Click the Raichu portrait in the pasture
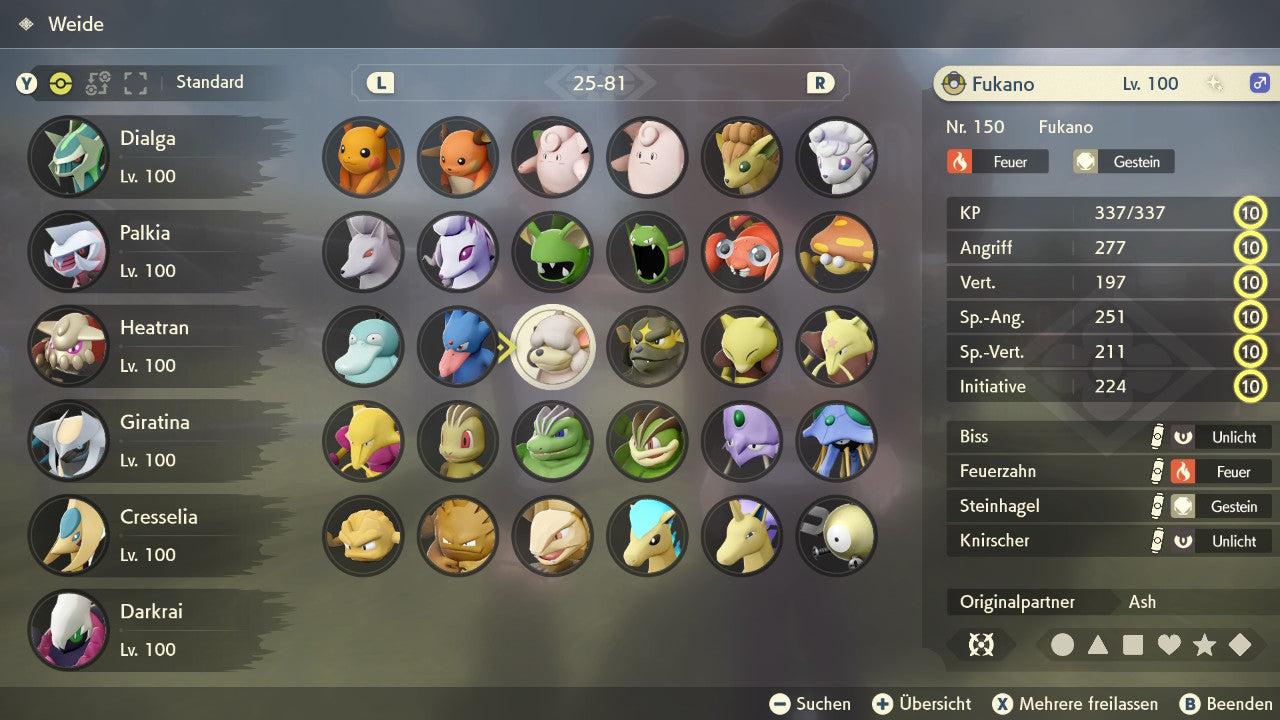This screenshot has height=720, width=1280. 458,157
